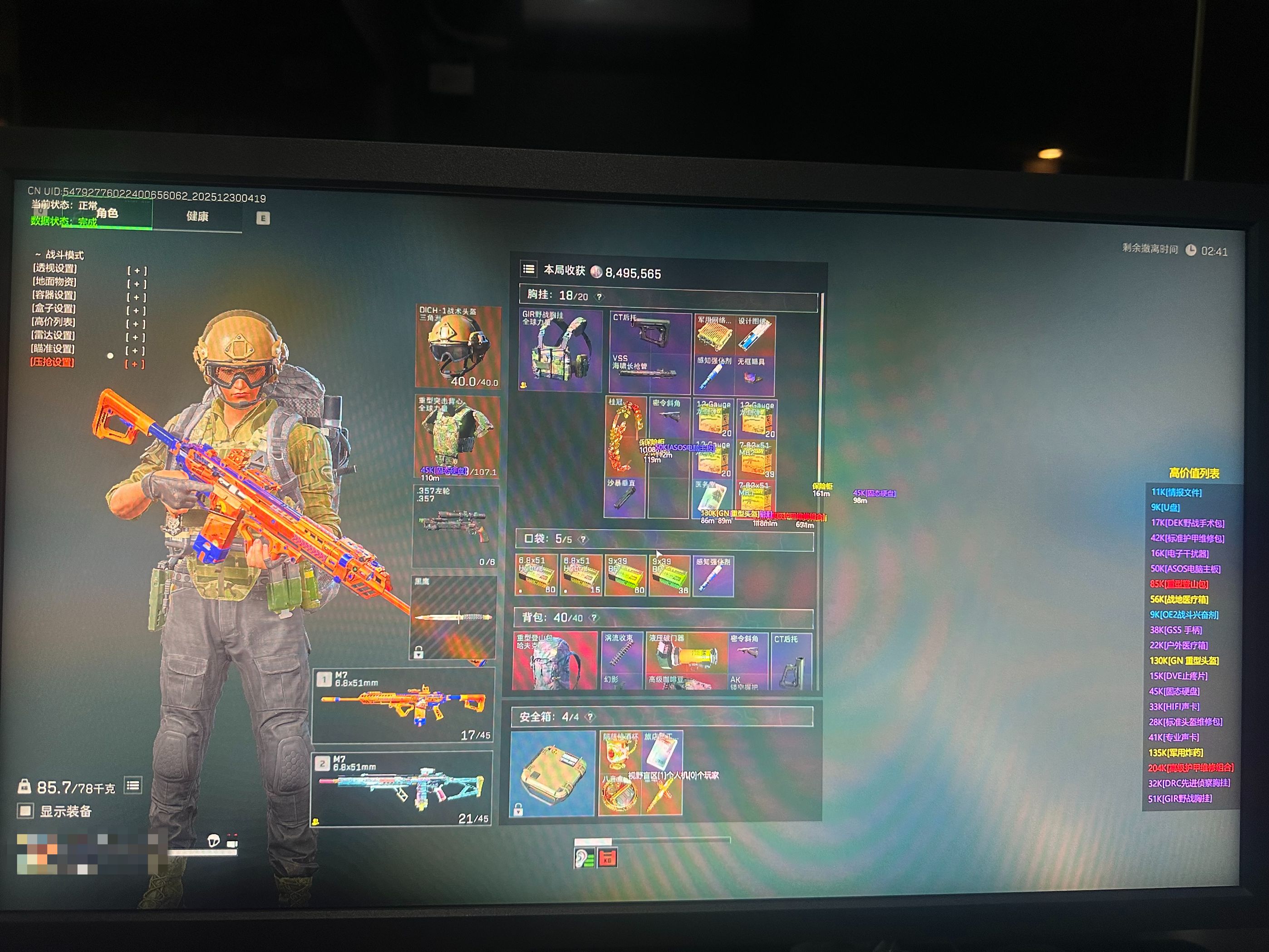Select the GIR field chest rig item
The width and height of the screenshot is (1269, 952).
560,351
